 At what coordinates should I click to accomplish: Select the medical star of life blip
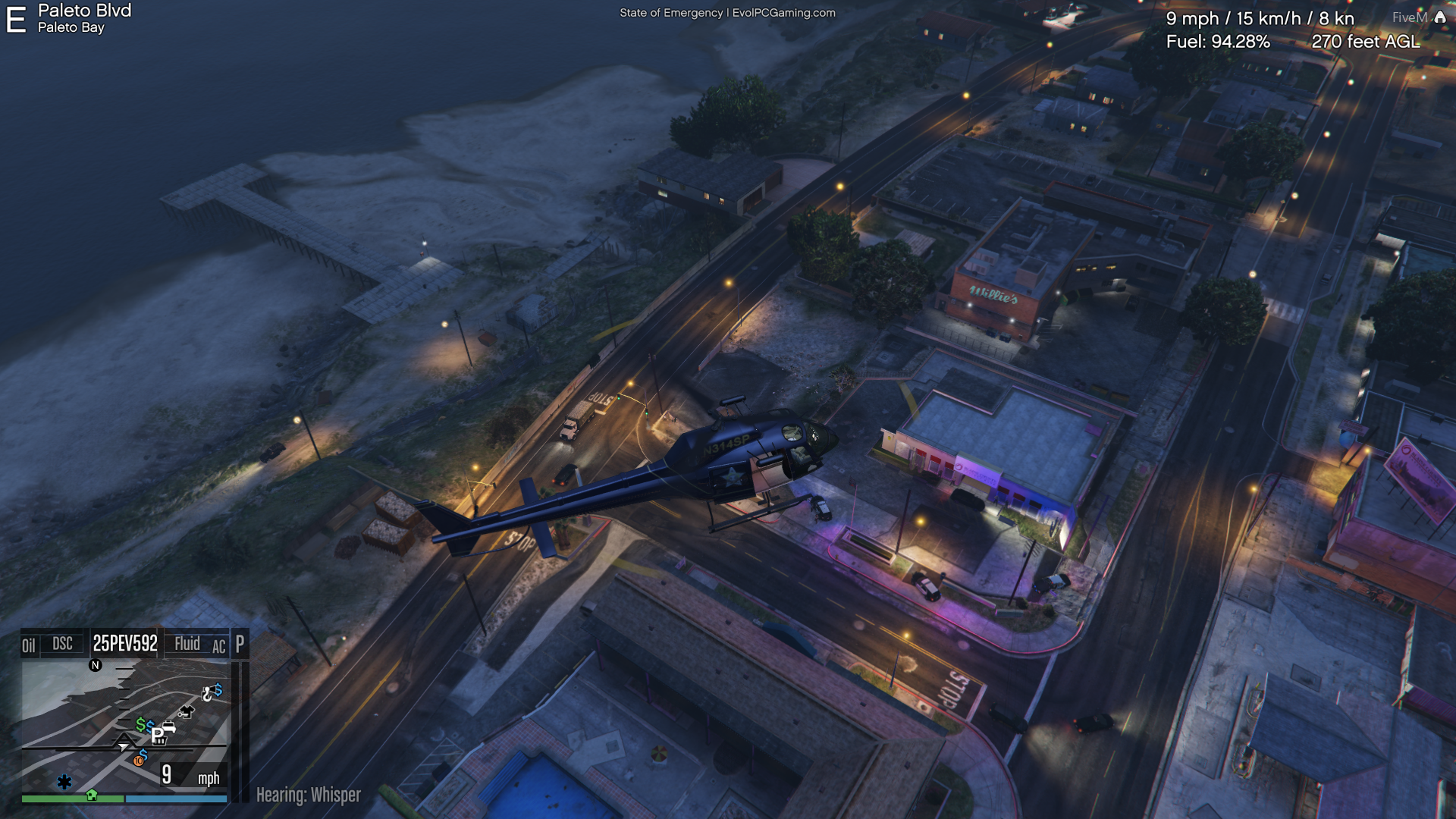coord(64,782)
